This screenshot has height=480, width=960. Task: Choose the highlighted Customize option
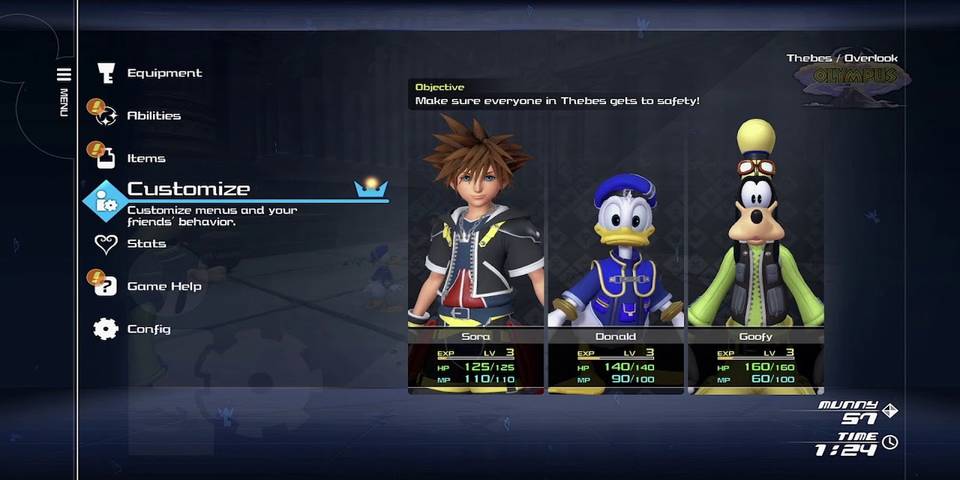188,190
